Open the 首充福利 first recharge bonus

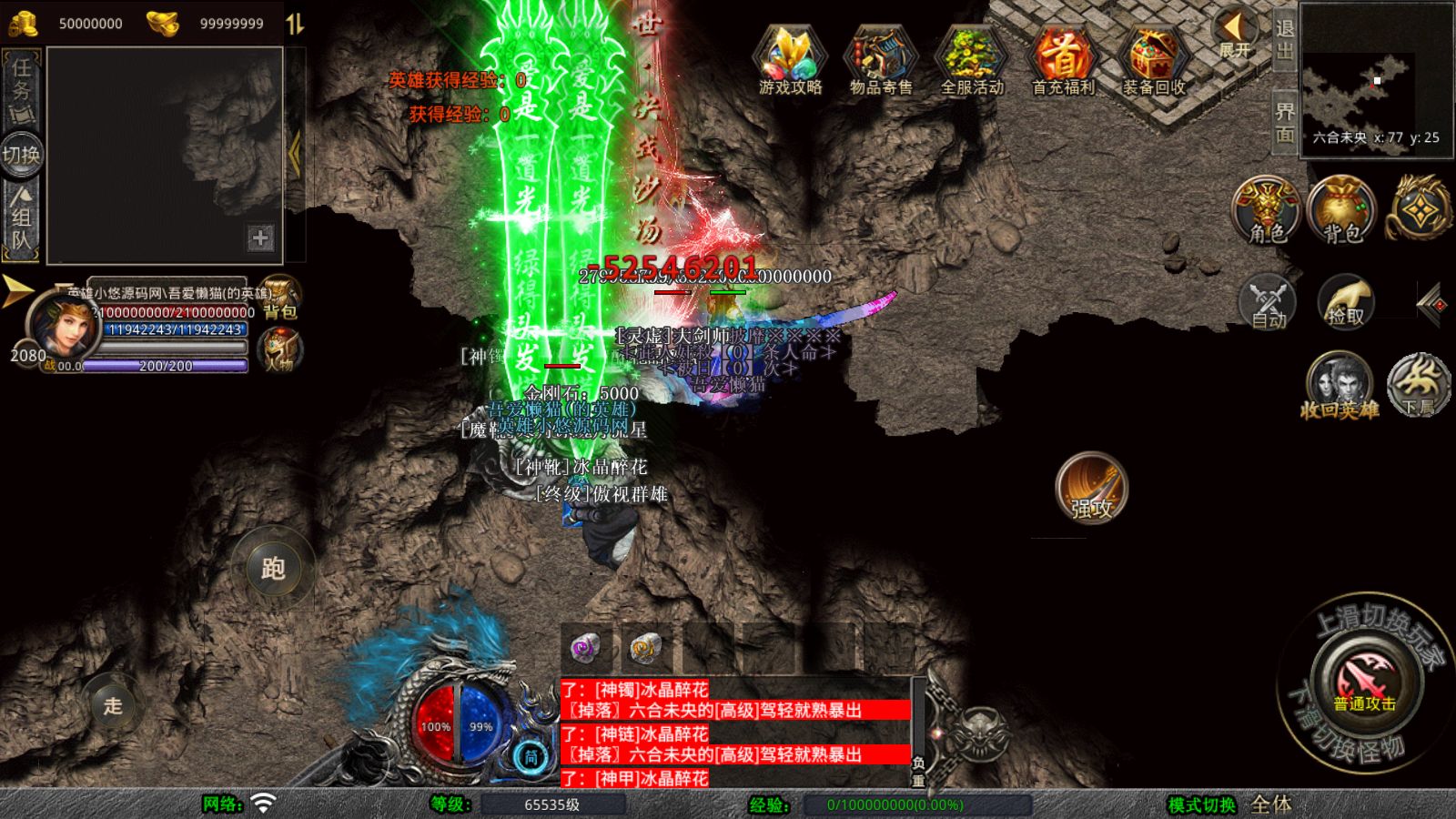1062,60
